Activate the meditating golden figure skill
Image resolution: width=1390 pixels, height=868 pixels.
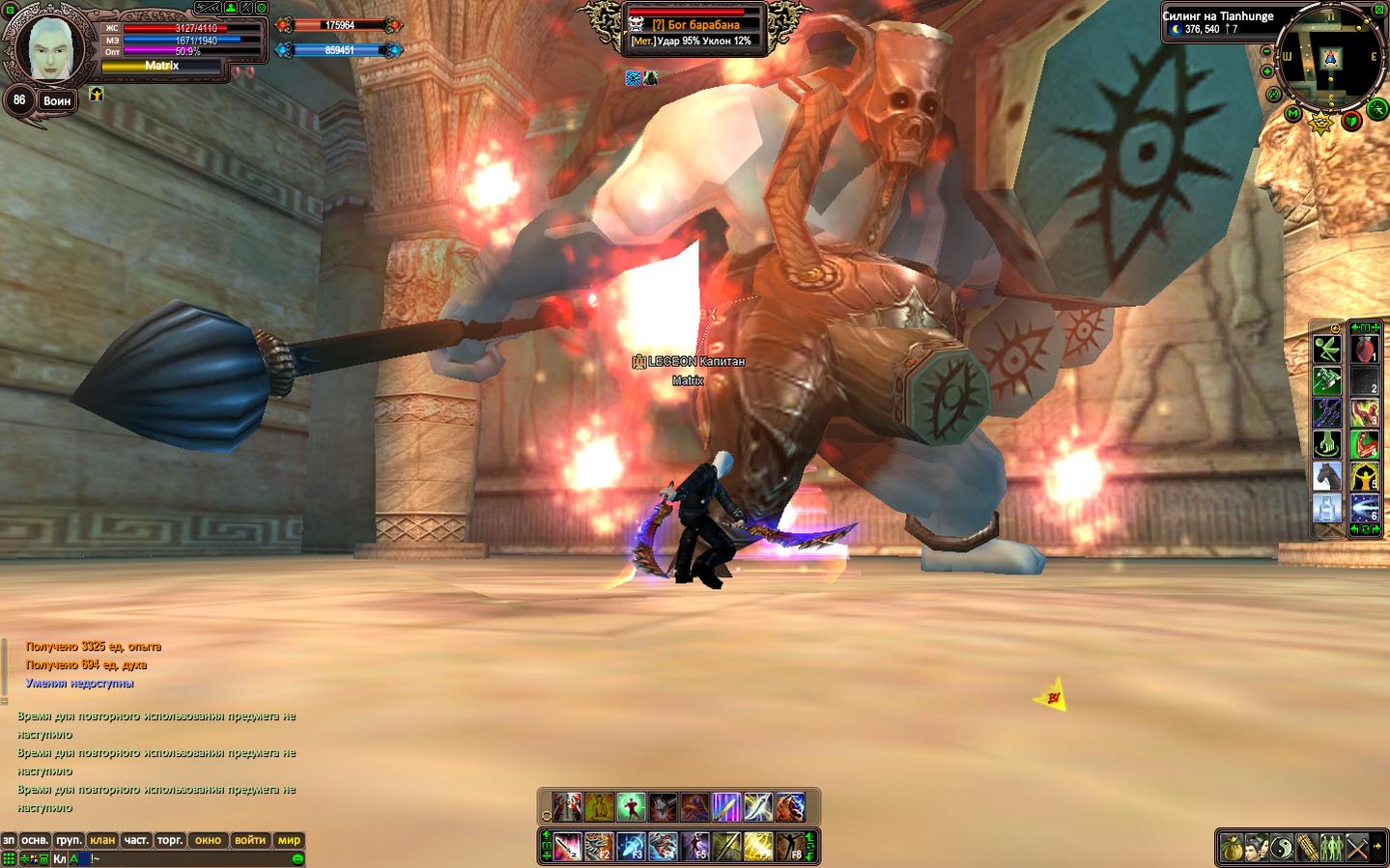tap(599, 806)
